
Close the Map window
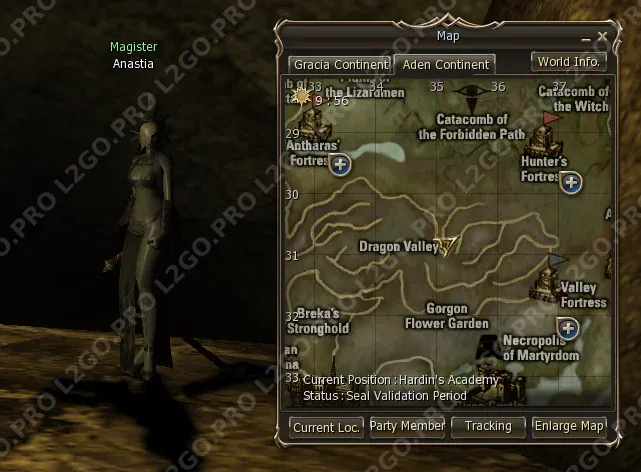pos(602,37)
